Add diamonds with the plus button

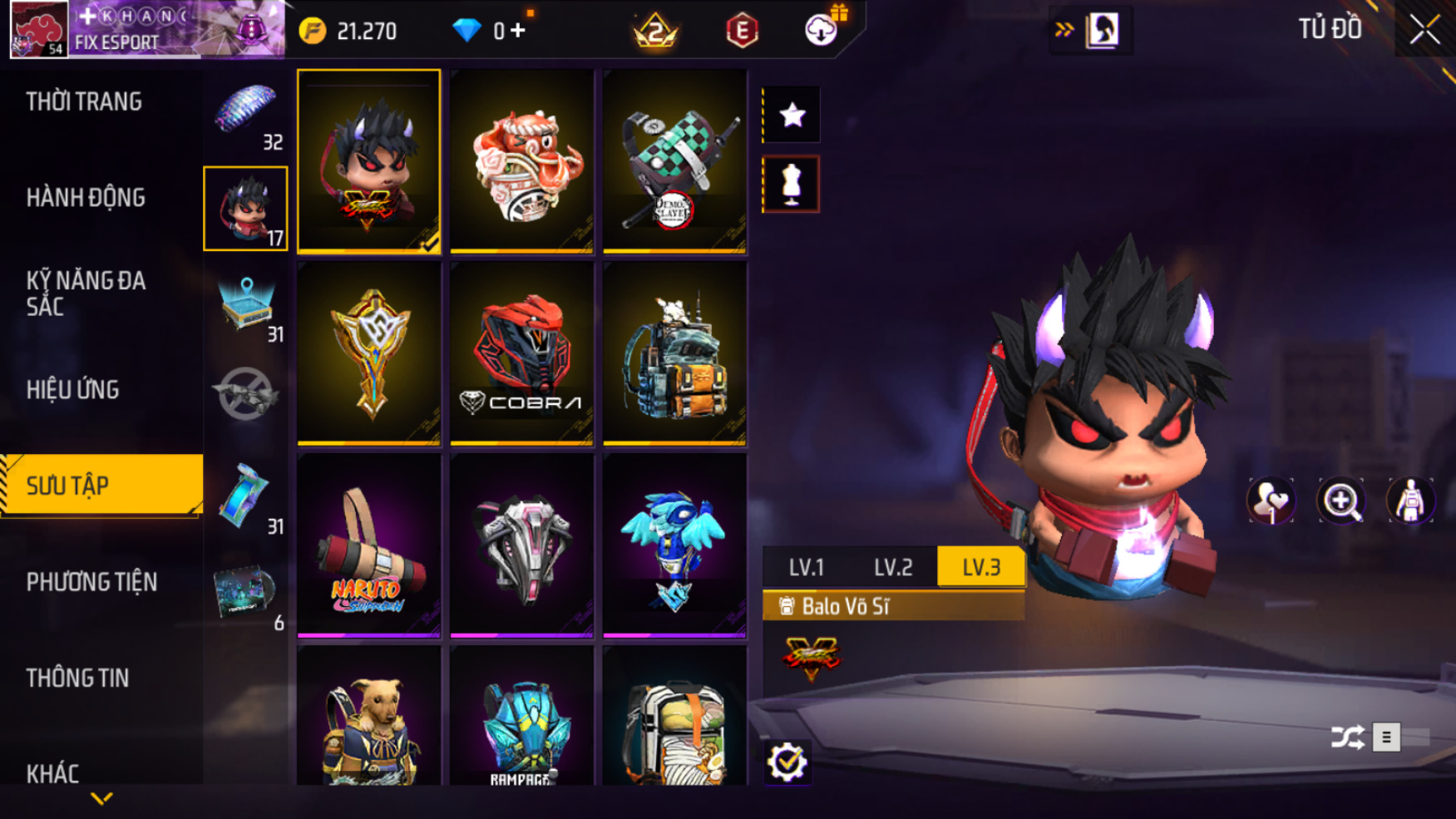(x=518, y=31)
